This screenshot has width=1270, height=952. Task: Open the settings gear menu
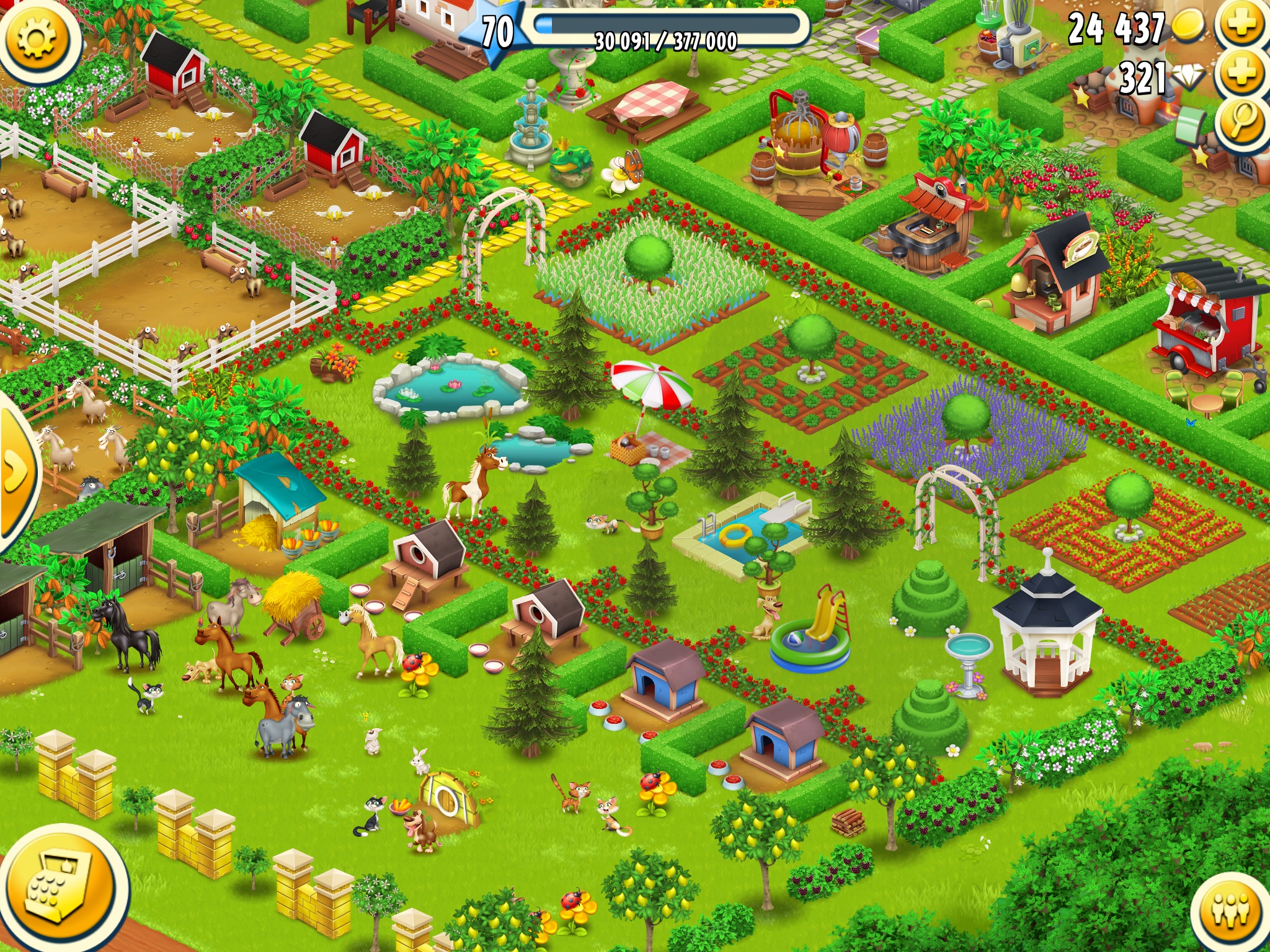(x=38, y=38)
